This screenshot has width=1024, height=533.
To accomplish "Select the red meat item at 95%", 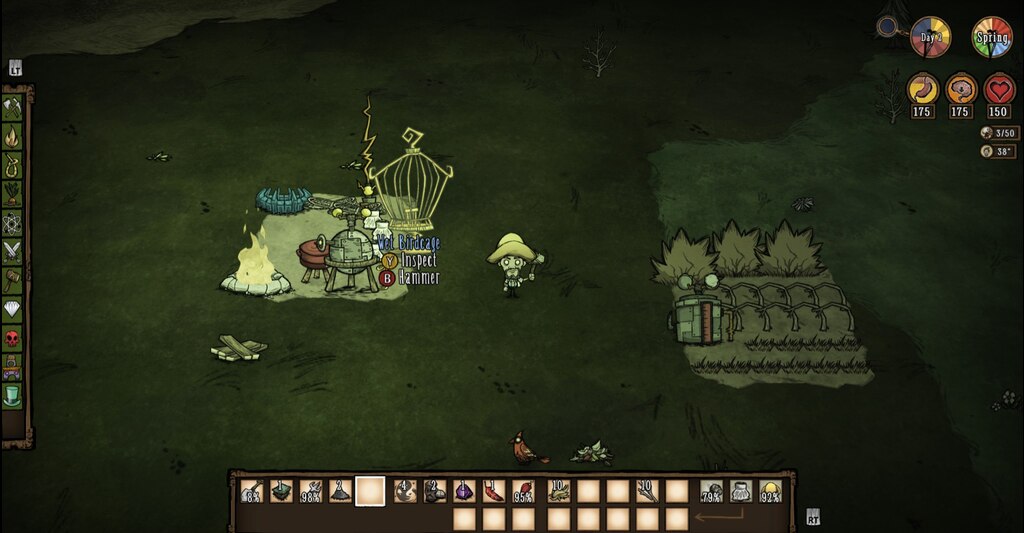I will tap(524, 491).
